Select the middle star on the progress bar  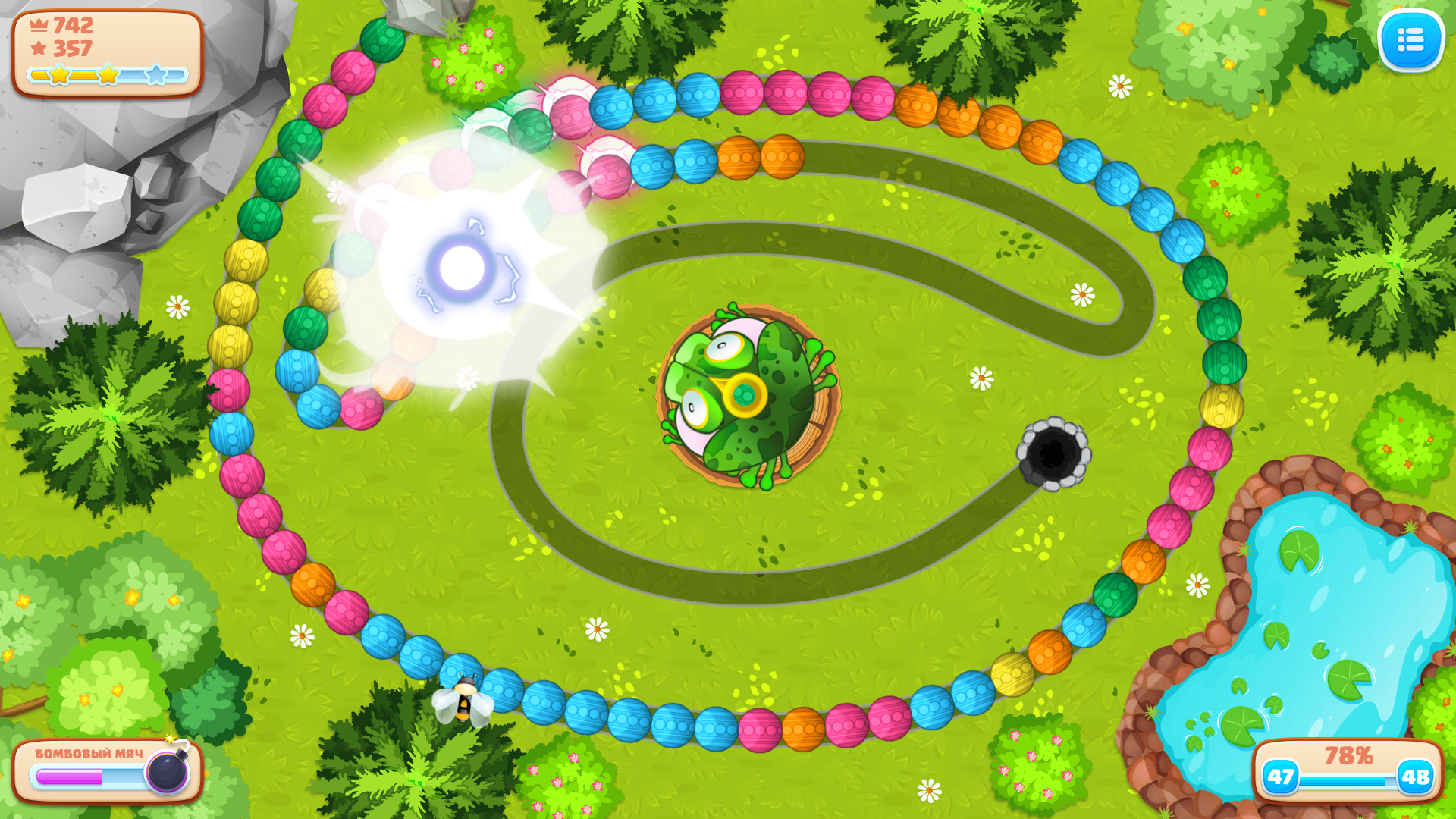click(107, 74)
